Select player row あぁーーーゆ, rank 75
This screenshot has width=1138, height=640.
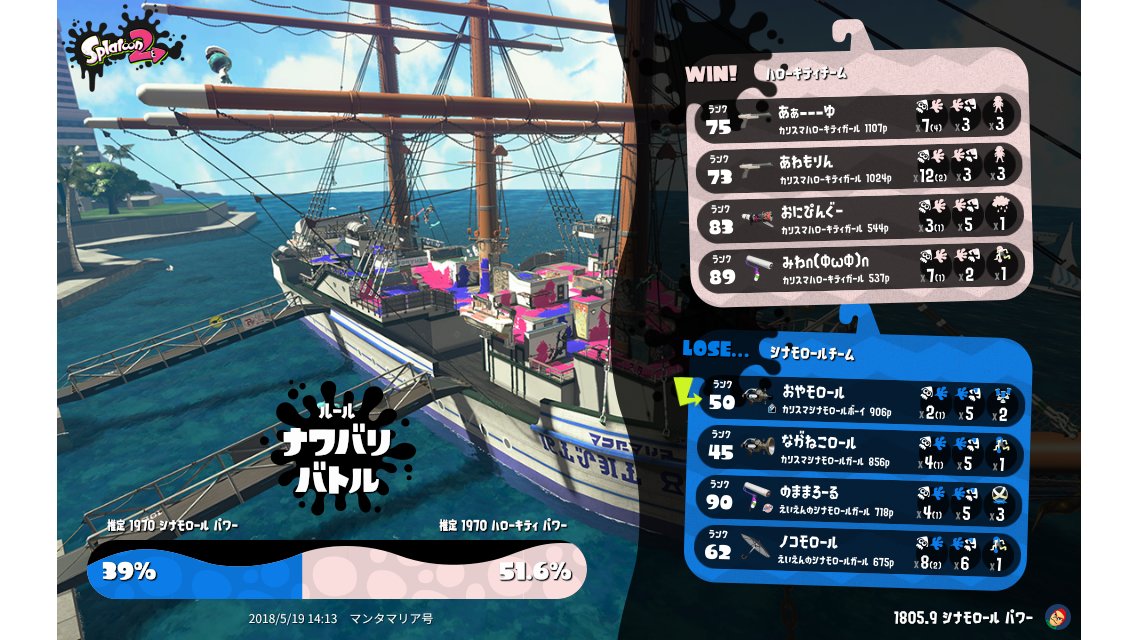click(x=860, y=115)
